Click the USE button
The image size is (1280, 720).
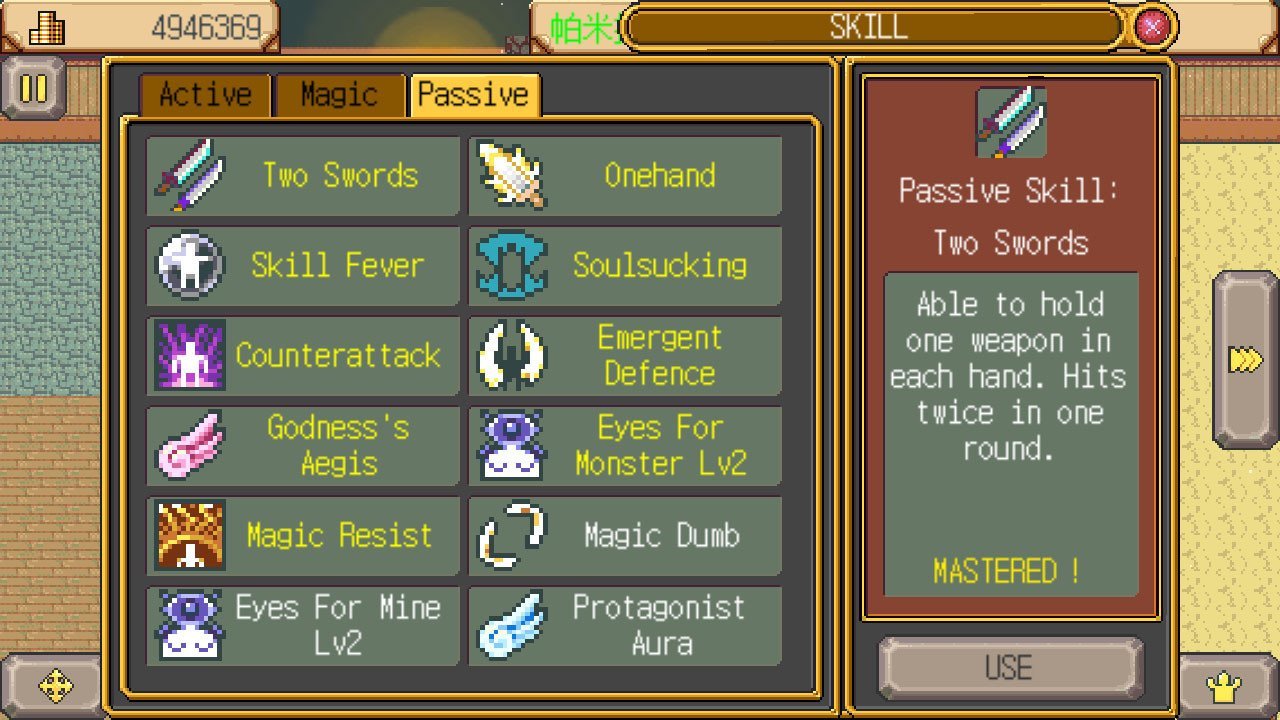(1009, 668)
